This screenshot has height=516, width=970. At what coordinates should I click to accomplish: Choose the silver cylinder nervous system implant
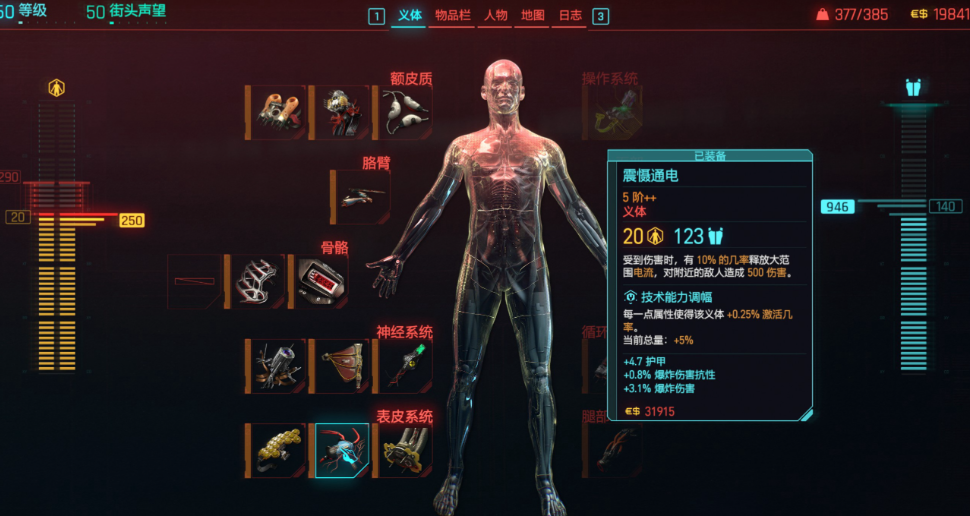(x=274, y=365)
